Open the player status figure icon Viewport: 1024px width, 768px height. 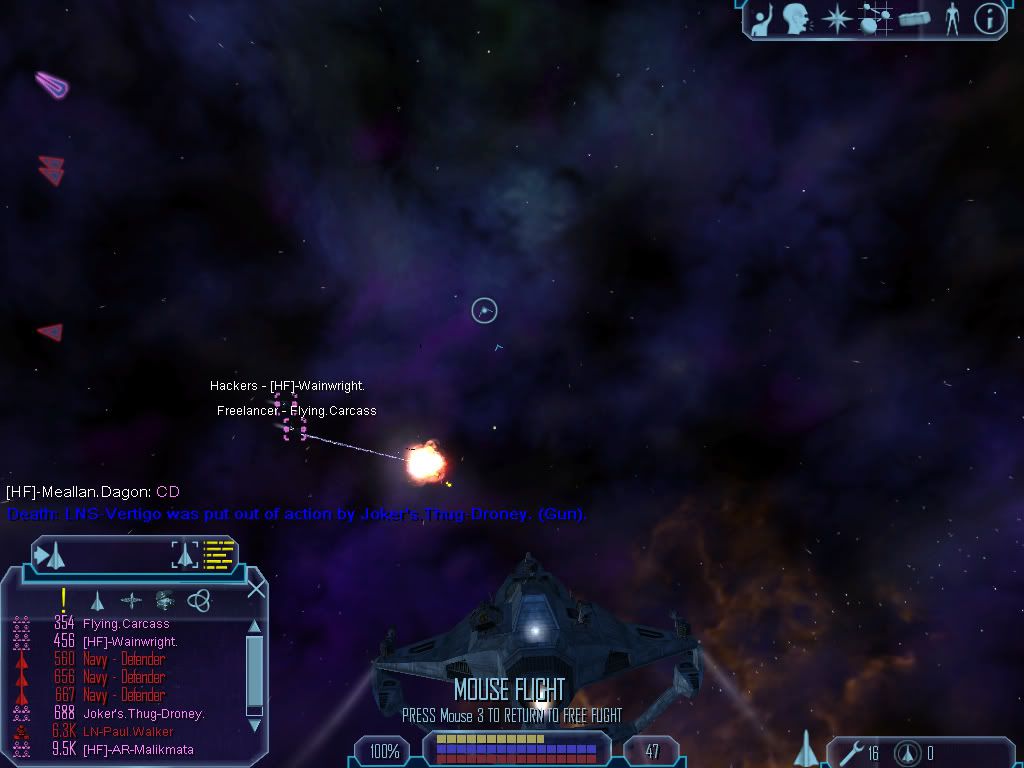(x=952, y=19)
